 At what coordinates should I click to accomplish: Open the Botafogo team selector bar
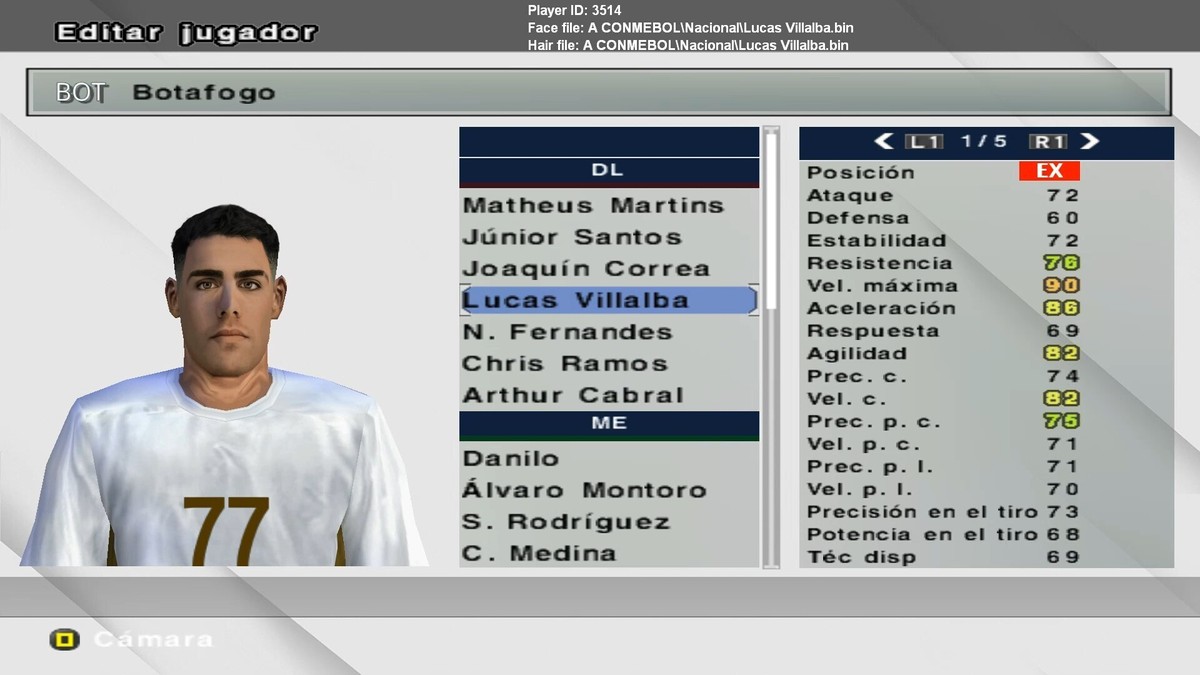(598, 93)
